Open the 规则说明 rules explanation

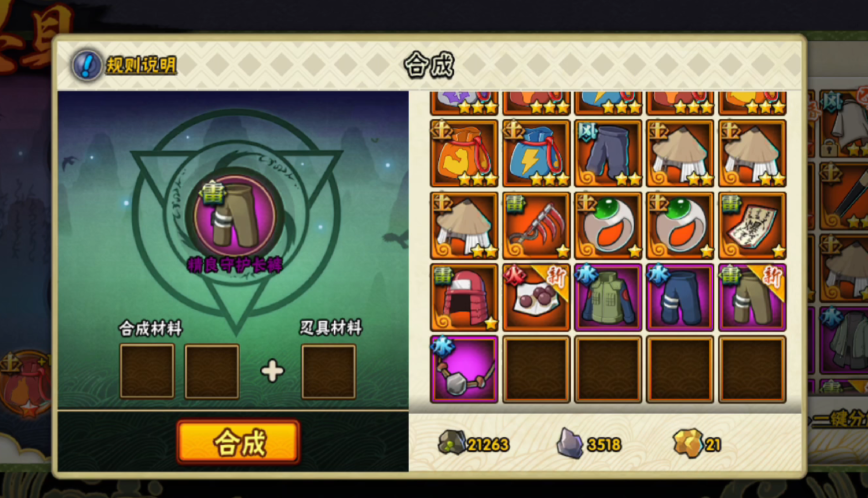125,65
